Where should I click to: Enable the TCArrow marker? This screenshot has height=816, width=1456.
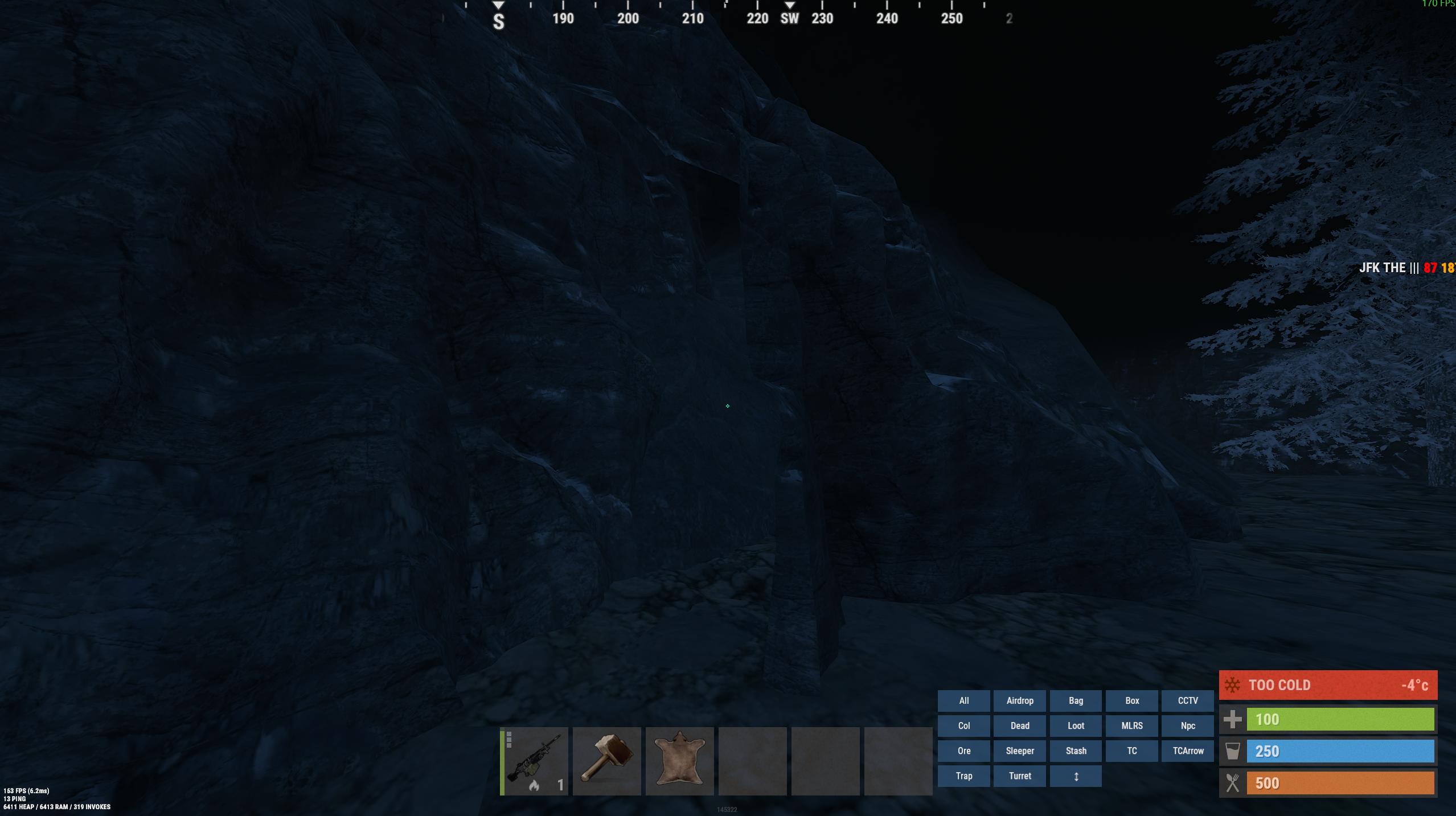pyautogui.click(x=1187, y=751)
